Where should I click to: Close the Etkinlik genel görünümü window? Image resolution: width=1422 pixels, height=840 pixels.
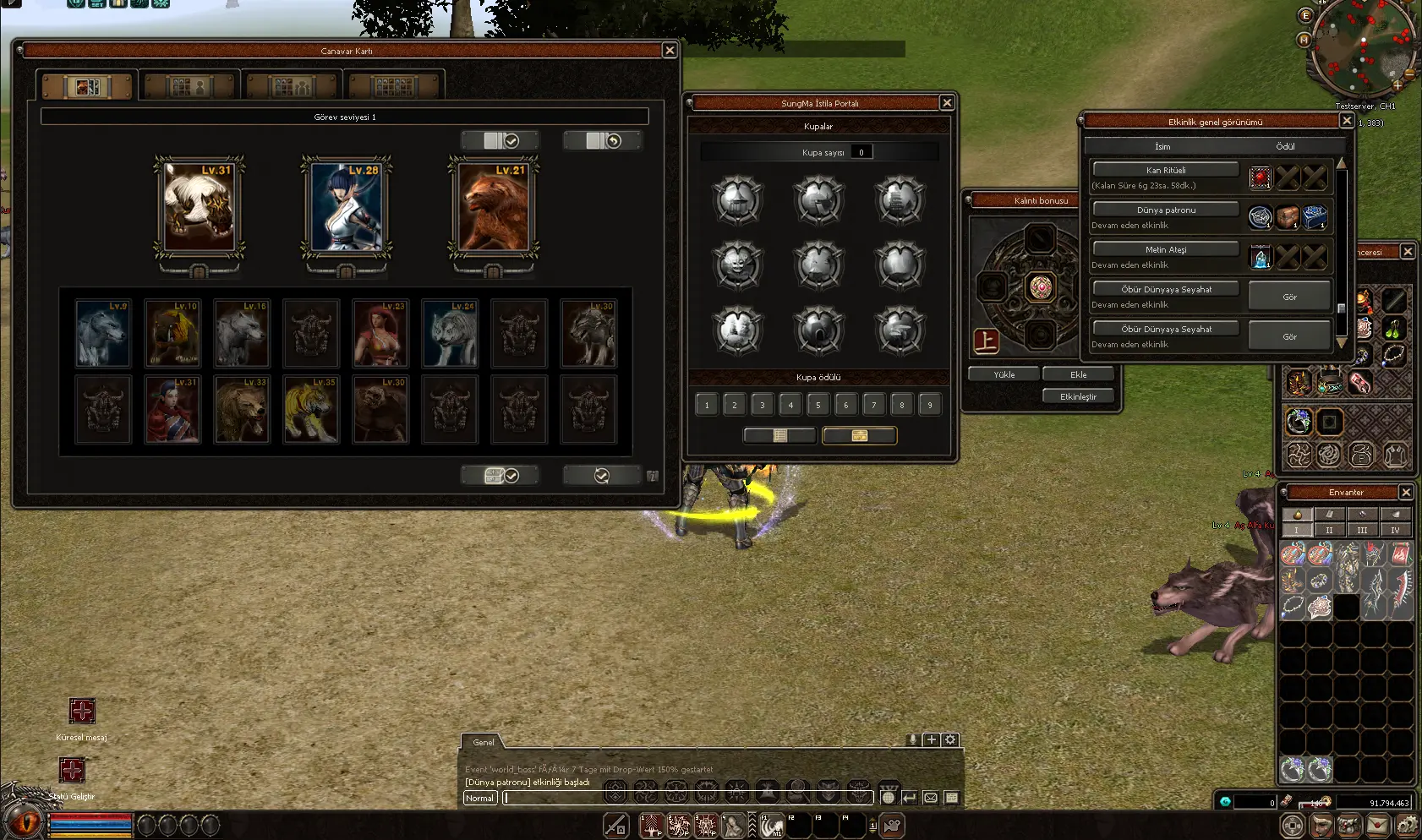click(1347, 121)
